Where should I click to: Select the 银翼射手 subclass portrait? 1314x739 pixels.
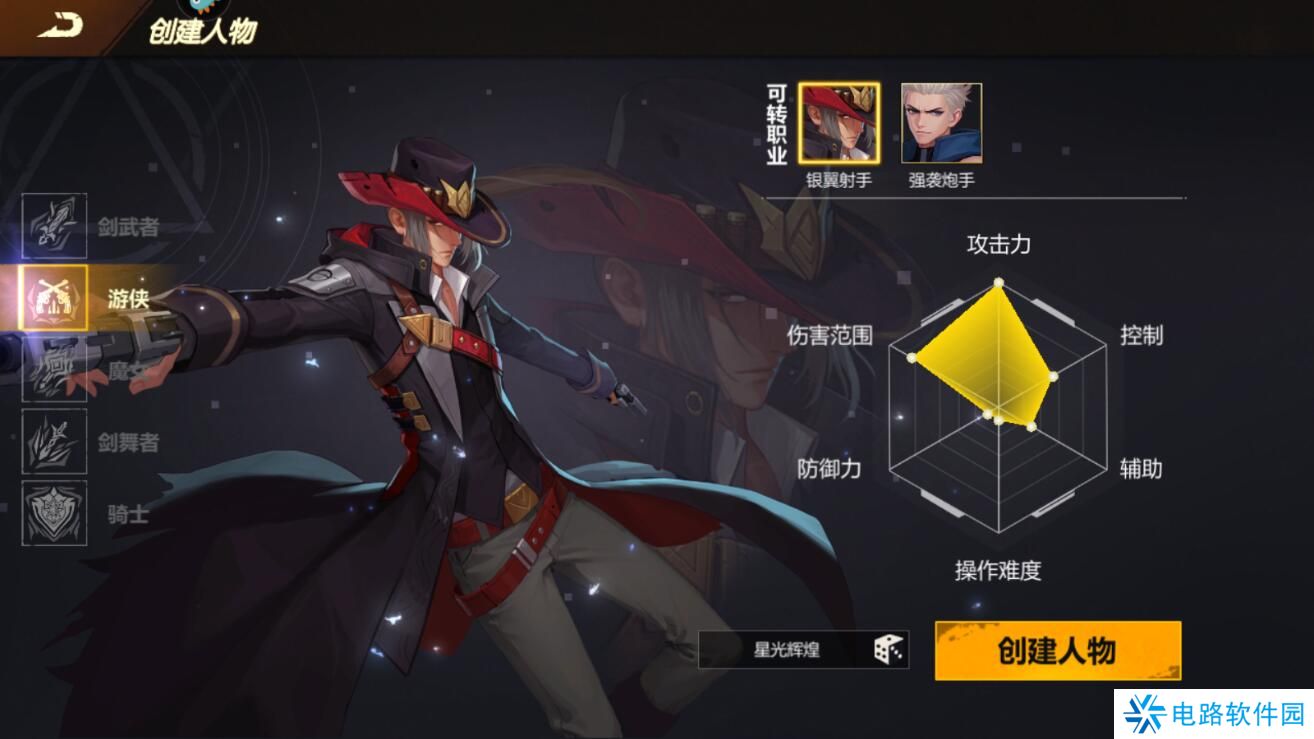tap(841, 122)
